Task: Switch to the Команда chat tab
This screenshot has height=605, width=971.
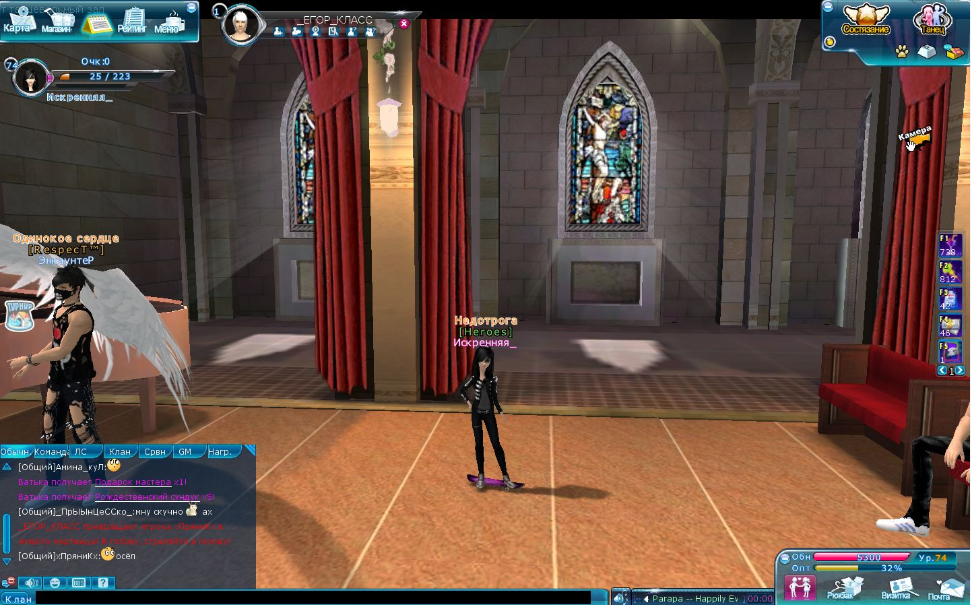Action: (50, 452)
